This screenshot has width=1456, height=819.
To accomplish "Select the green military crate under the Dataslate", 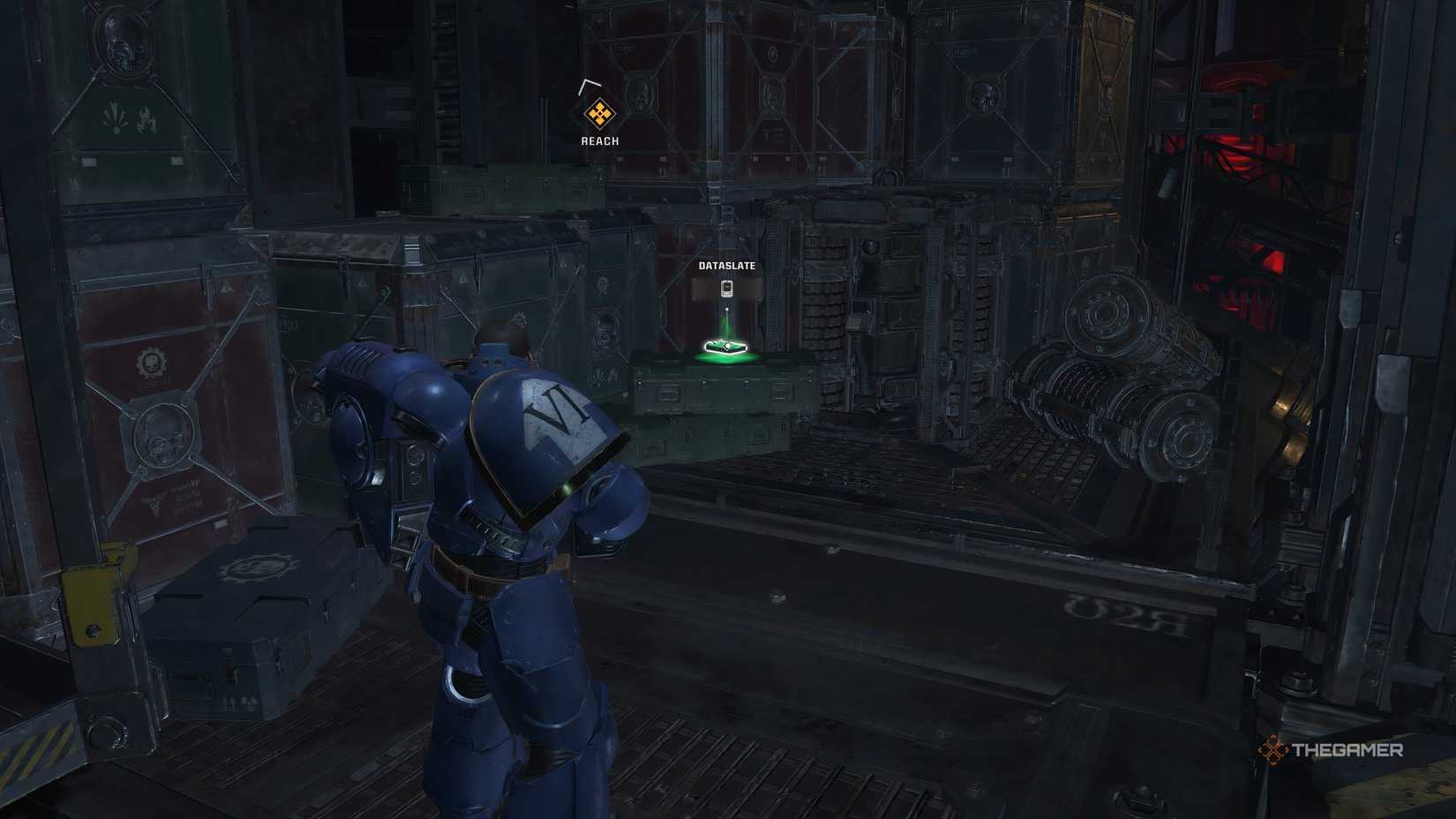I will click(x=724, y=393).
